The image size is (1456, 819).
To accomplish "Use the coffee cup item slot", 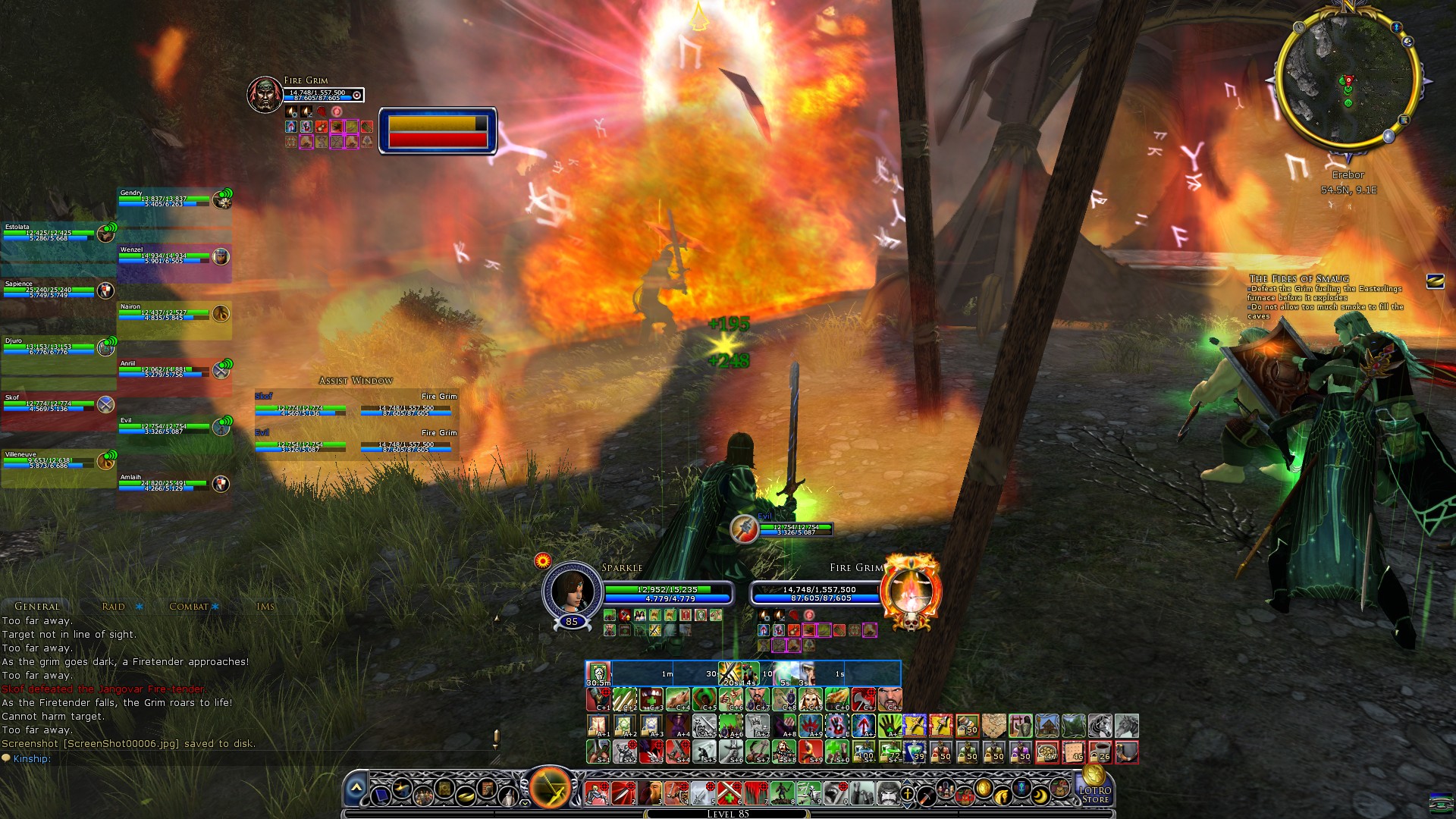I will coord(1100,752).
